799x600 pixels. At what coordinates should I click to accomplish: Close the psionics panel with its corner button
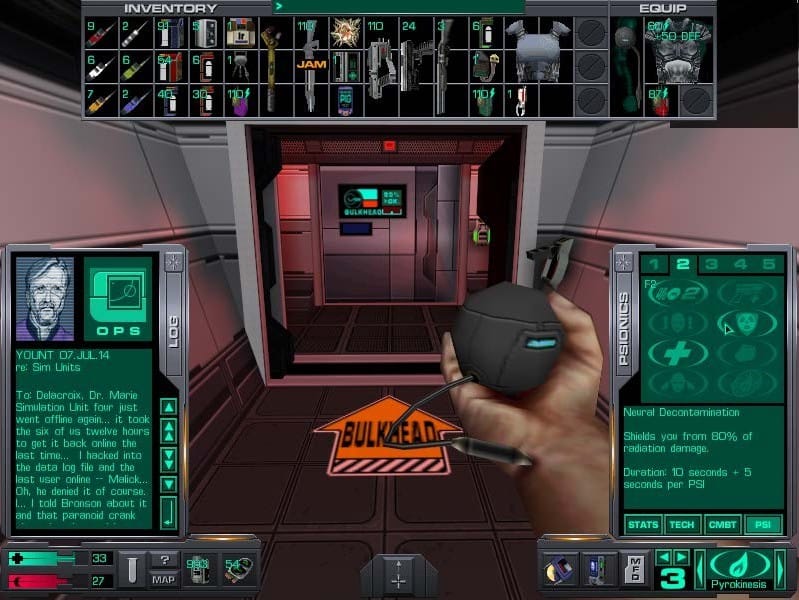coord(624,262)
